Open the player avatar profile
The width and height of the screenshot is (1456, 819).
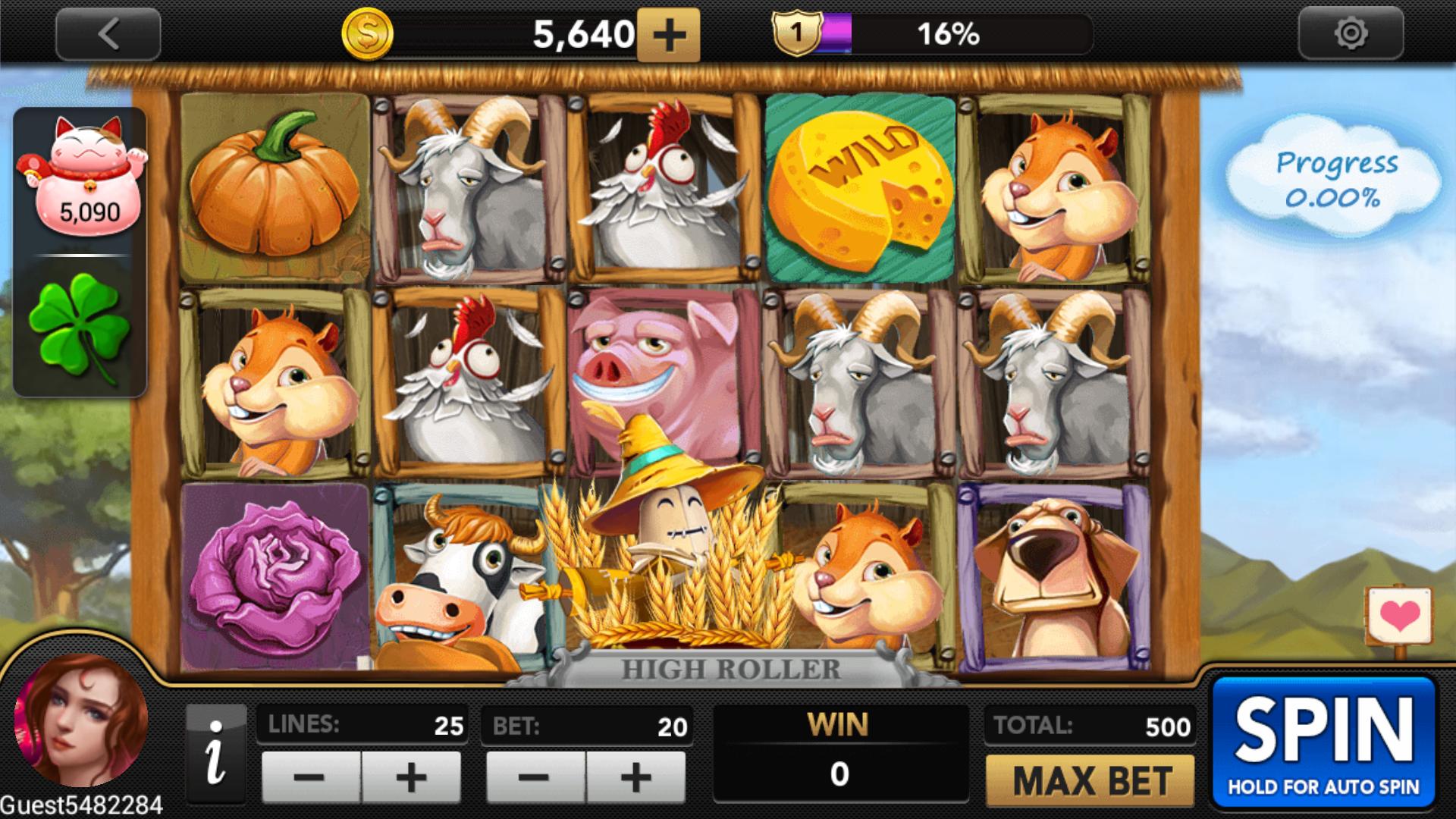81,720
